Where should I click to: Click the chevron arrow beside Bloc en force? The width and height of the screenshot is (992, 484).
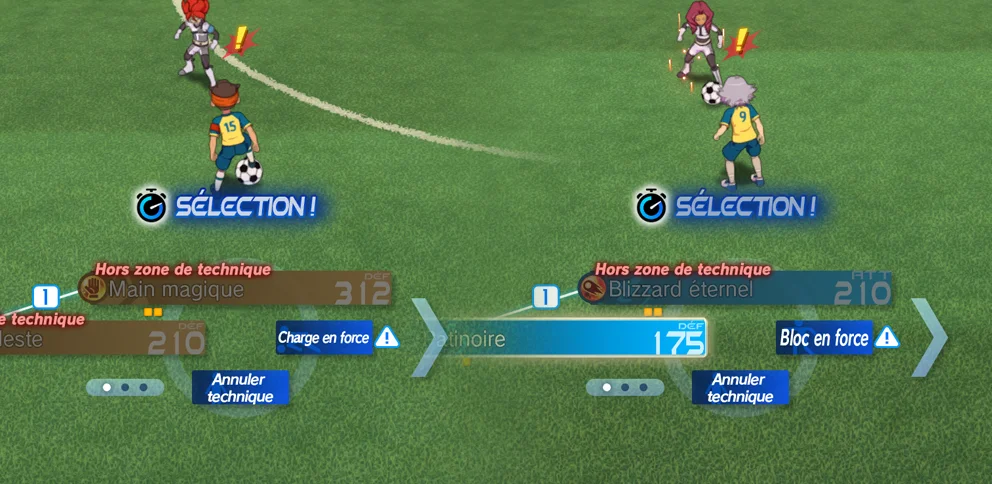click(x=928, y=337)
